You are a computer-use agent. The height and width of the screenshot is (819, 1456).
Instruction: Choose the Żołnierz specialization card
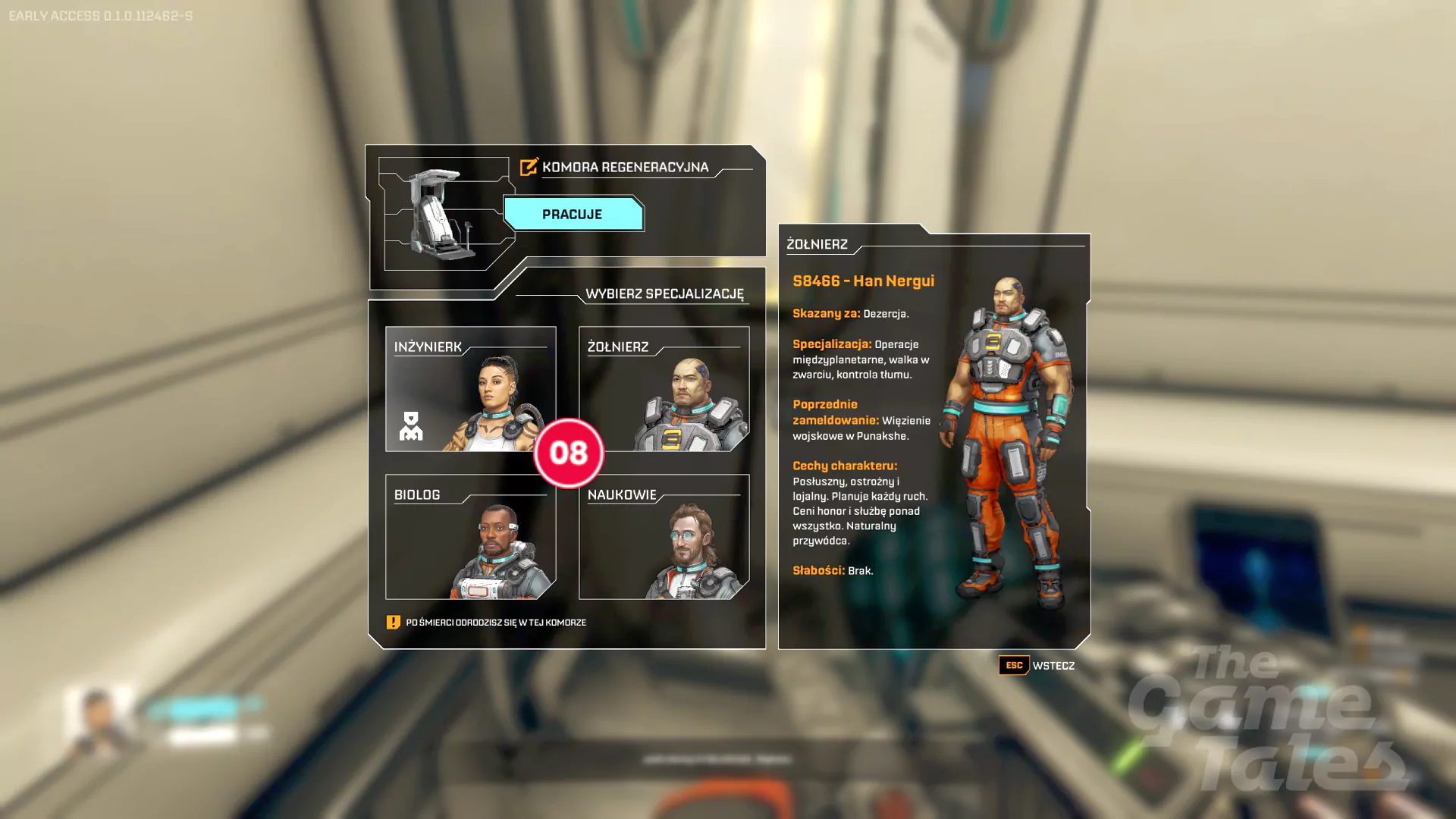(664, 389)
